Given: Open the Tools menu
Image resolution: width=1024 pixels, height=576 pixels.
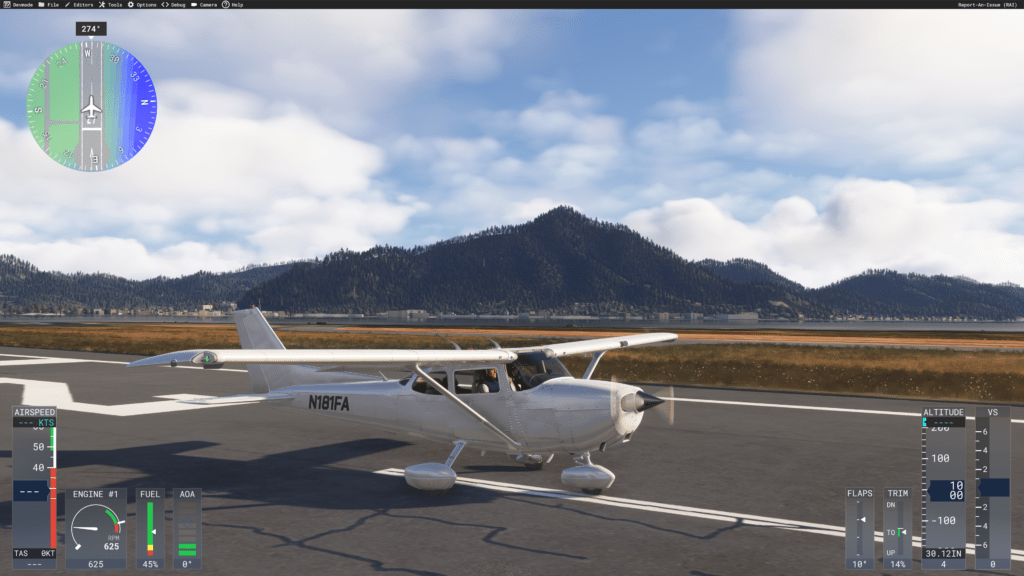Looking at the screenshot, I should (x=113, y=4).
